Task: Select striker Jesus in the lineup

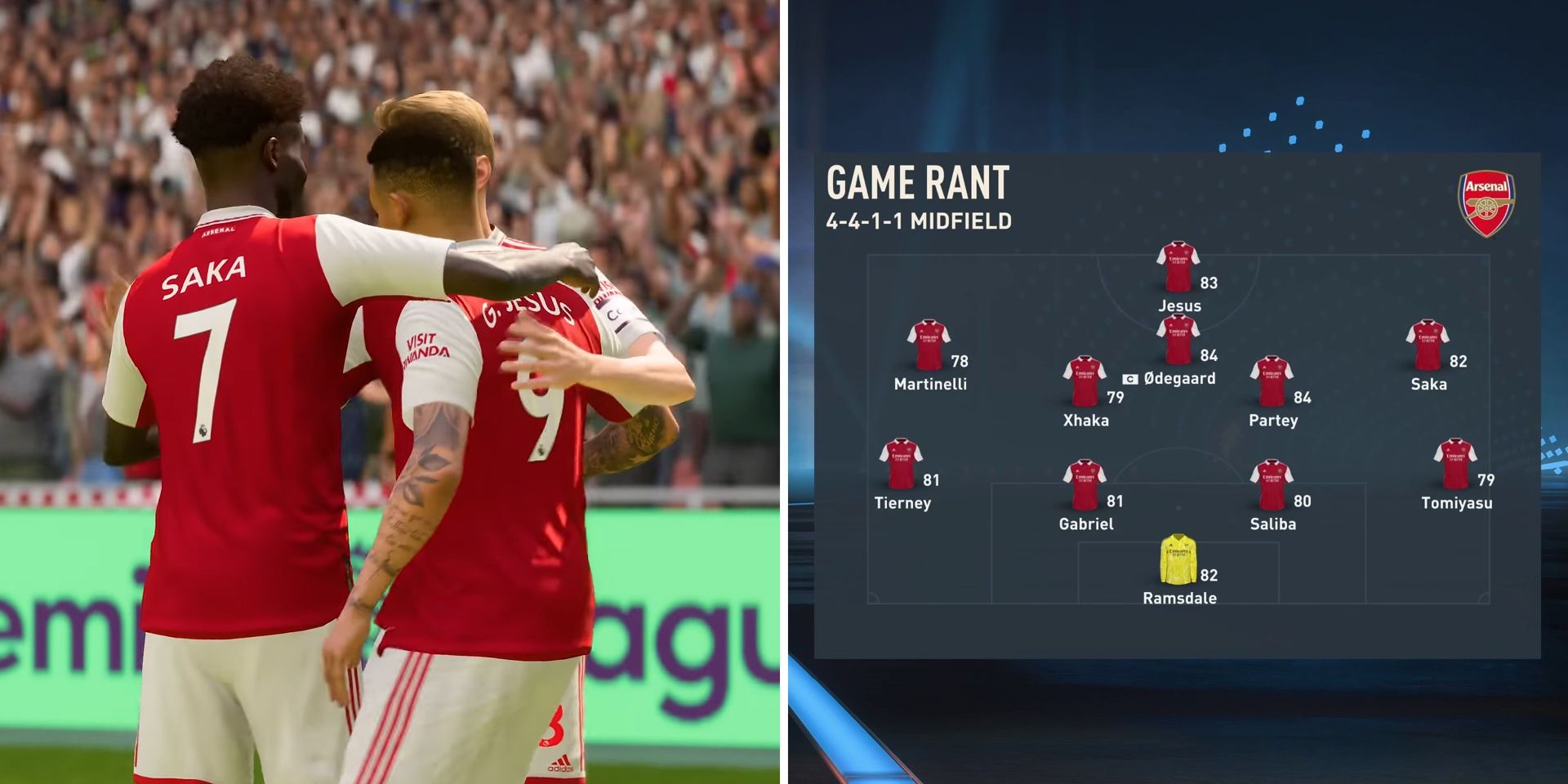Action: 1178,266
